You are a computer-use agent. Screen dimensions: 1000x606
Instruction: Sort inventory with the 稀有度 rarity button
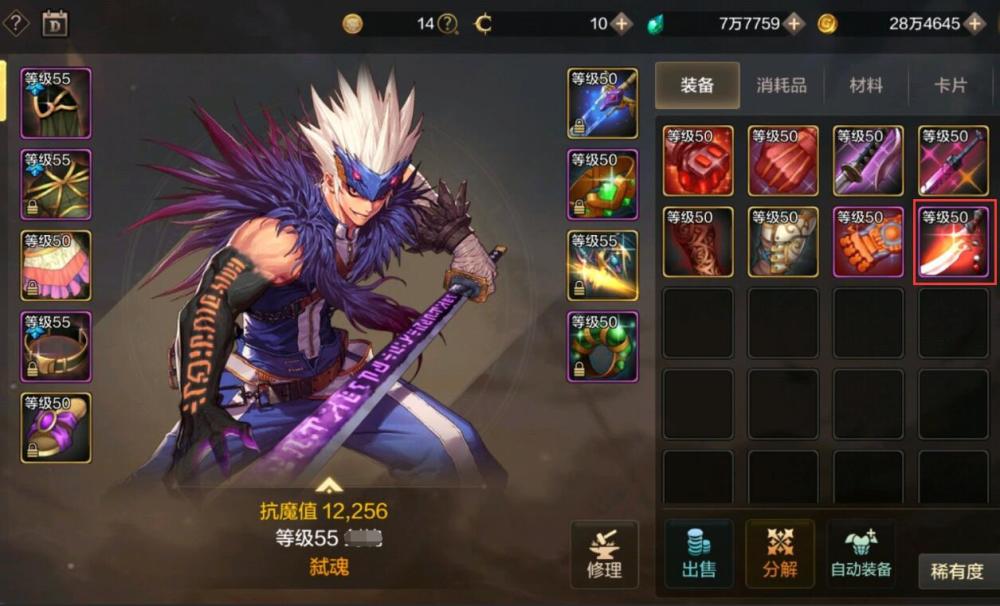pos(957,571)
